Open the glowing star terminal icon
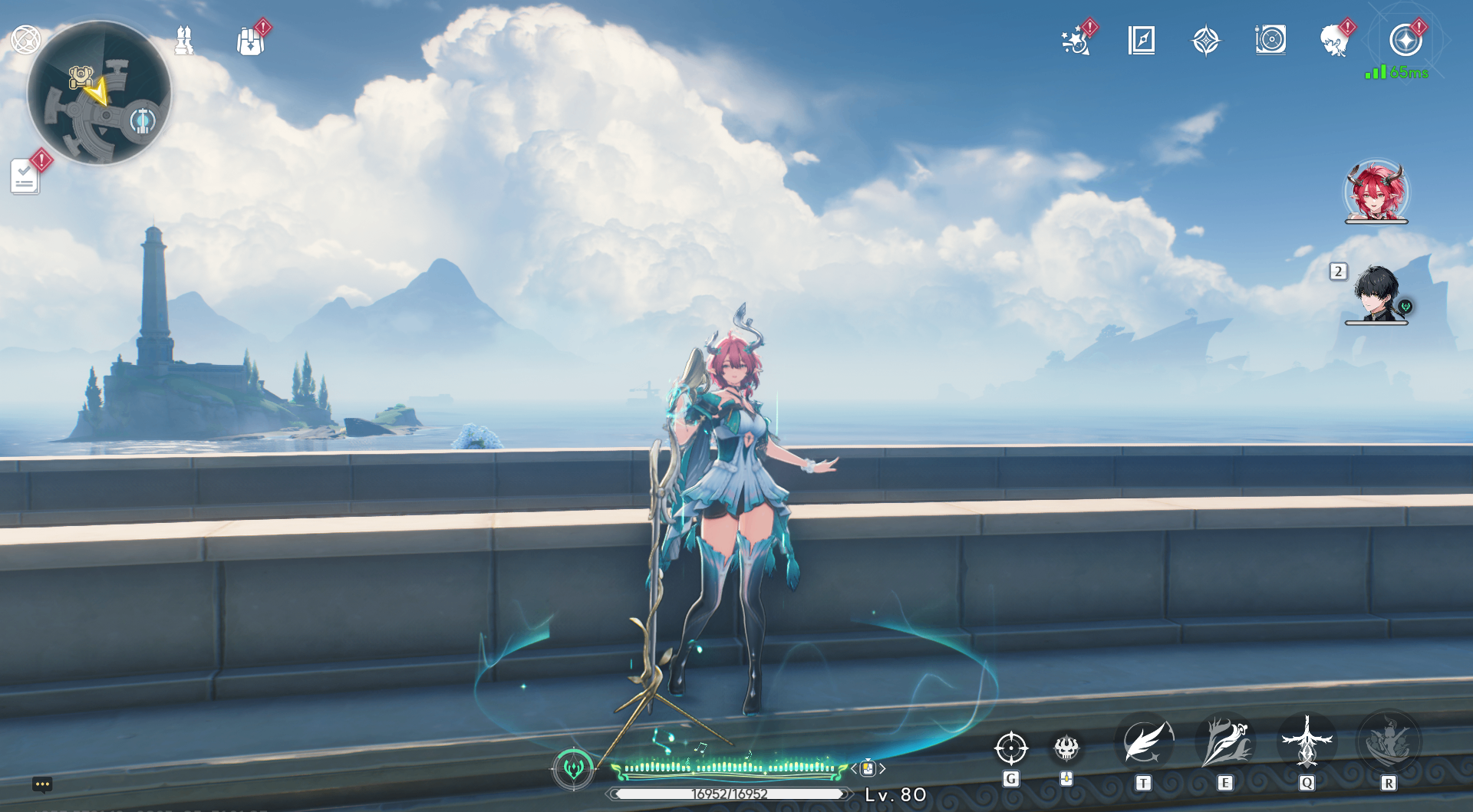The image size is (1473, 812). [x=1405, y=41]
